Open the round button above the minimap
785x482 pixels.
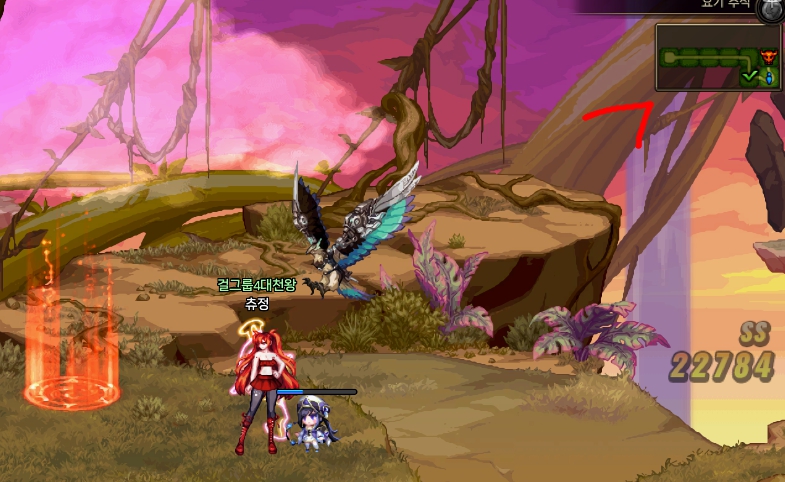pos(769,10)
